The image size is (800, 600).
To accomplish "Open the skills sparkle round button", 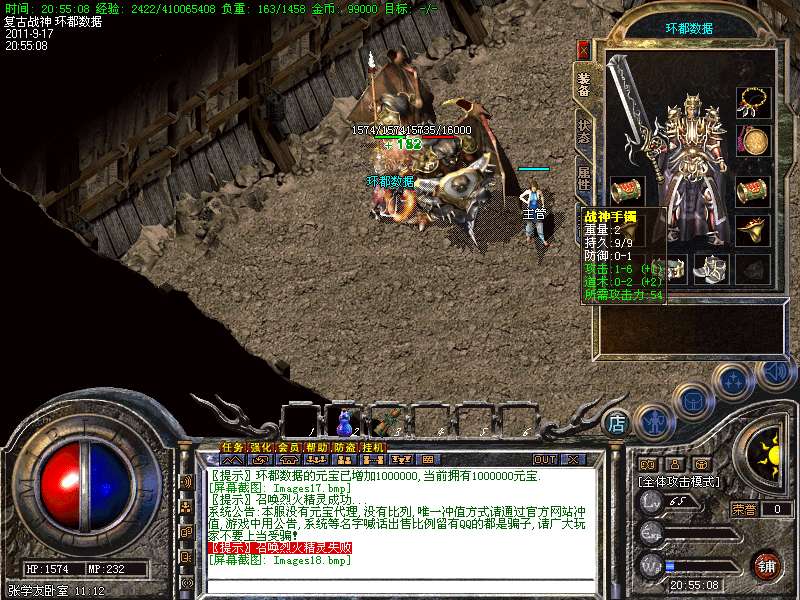I will click(735, 381).
